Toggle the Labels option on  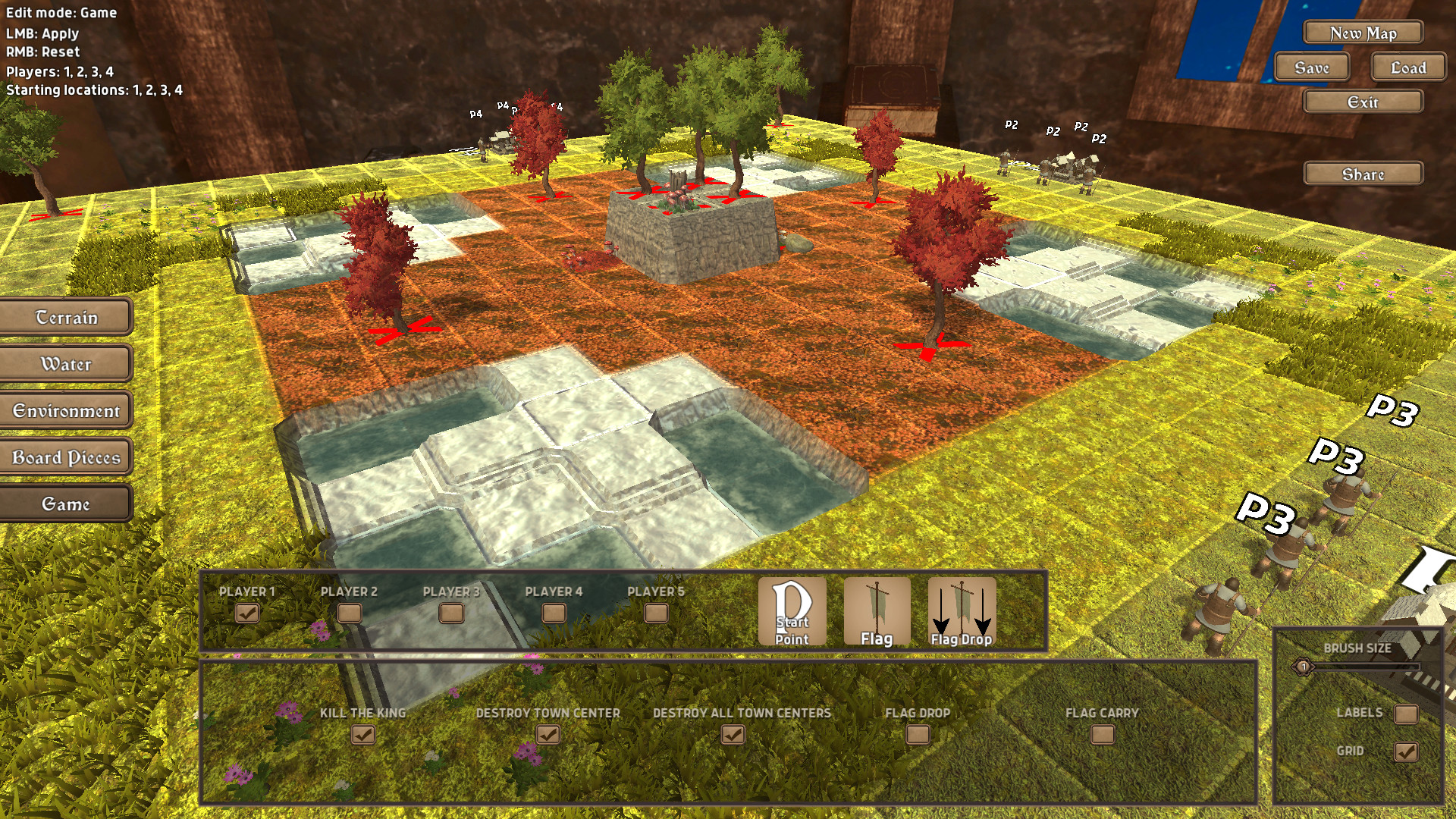pyautogui.click(x=1407, y=714)
